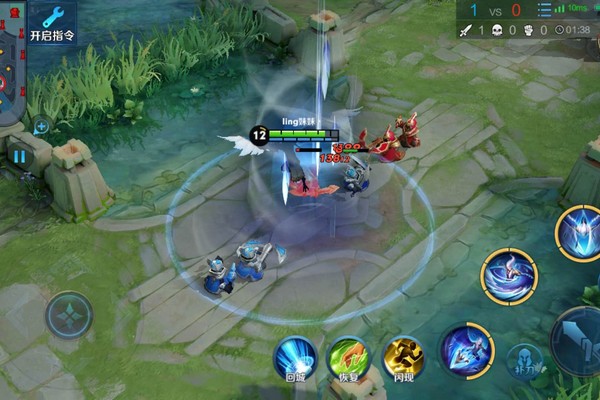Screen dimensions: 600x400
Task: Click the speech bubble plus icon
Action: pyautogui.click(x=41, y=127)
